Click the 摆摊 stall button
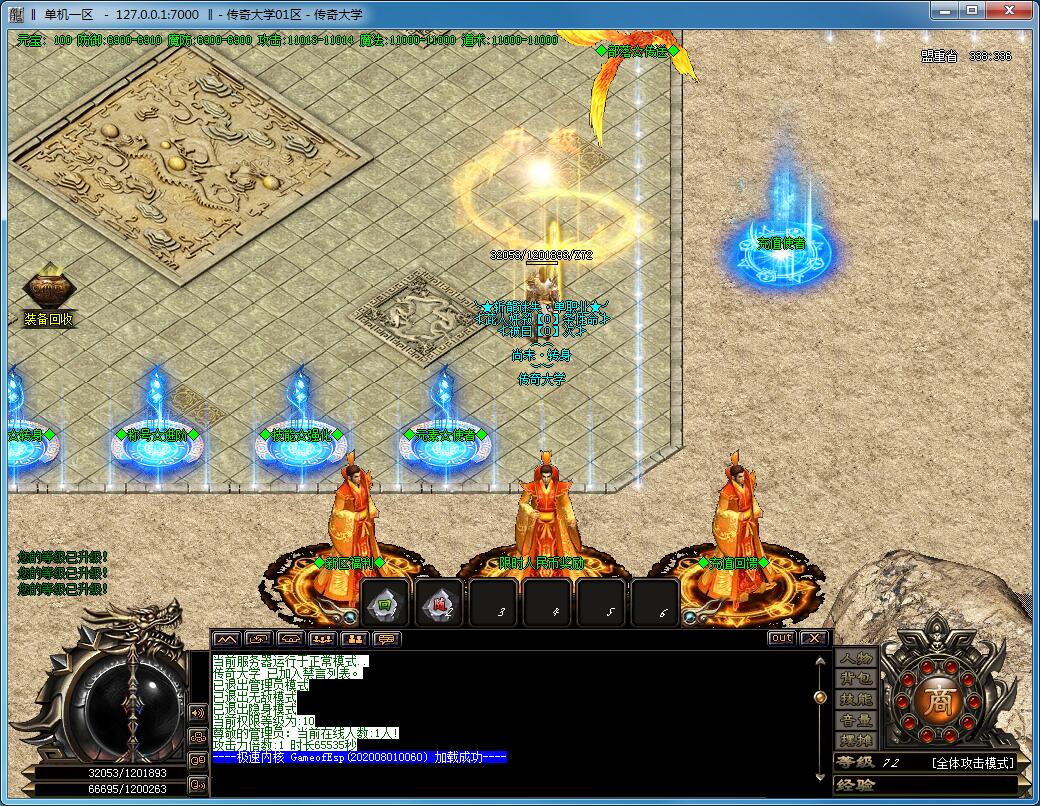The image size is (1040, 806). tap(856, 741)
